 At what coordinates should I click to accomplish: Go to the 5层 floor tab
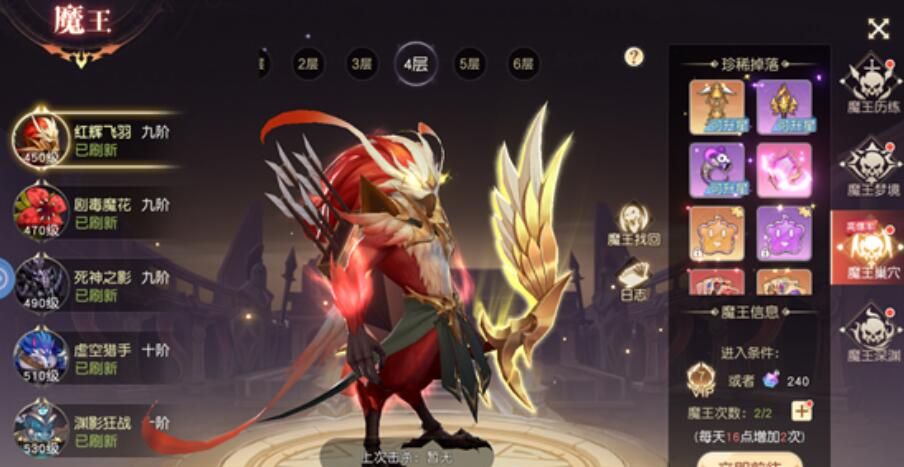coord(469,65)
